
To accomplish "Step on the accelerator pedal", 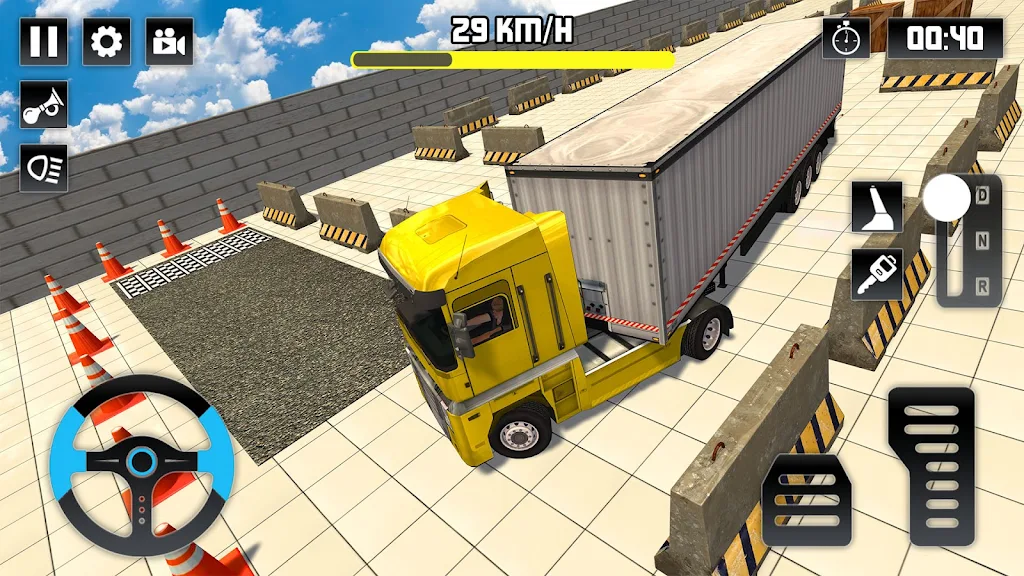I will coord(930,466).
